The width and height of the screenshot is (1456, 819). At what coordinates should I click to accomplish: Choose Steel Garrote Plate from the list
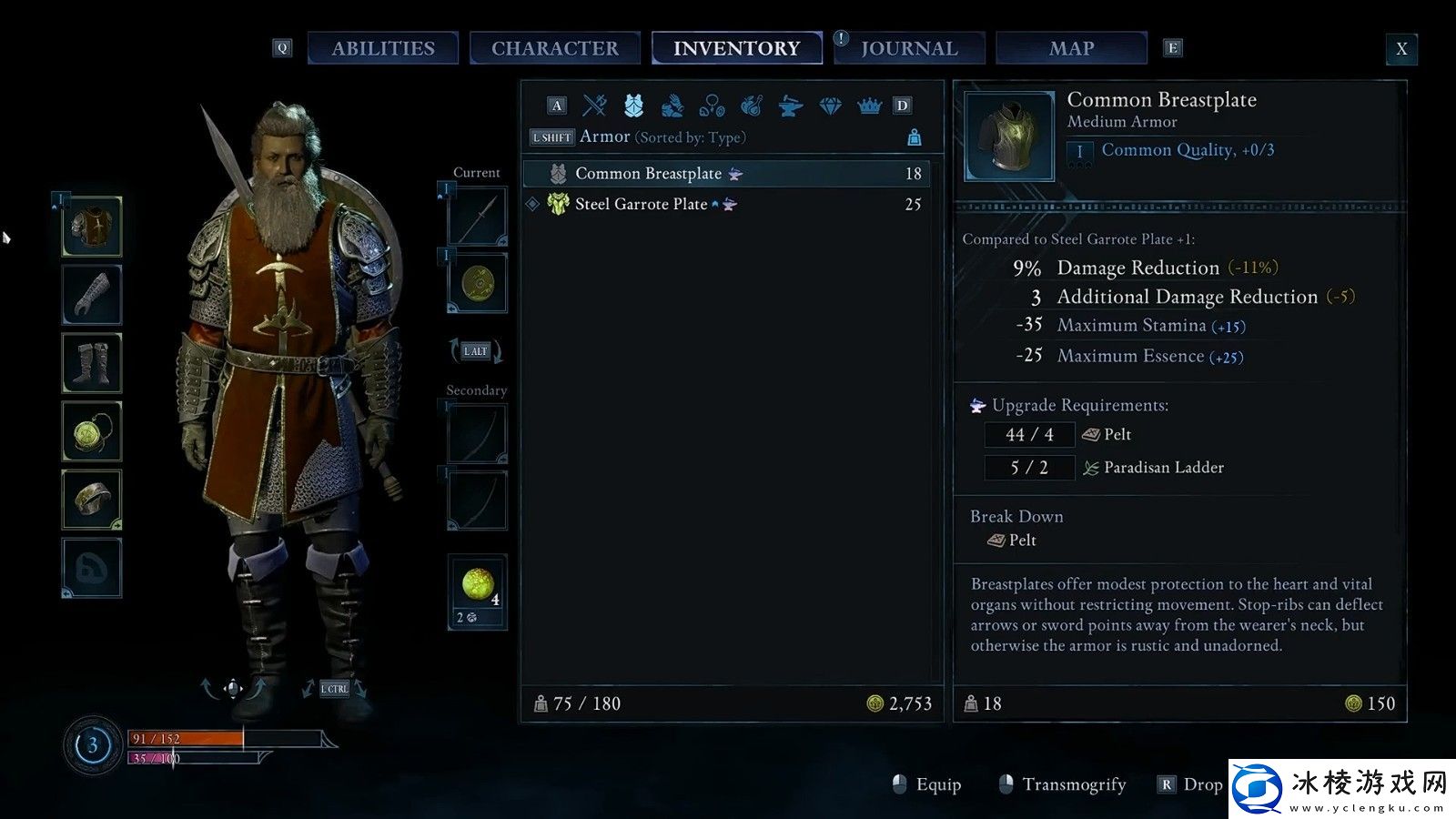pos(641,205)
